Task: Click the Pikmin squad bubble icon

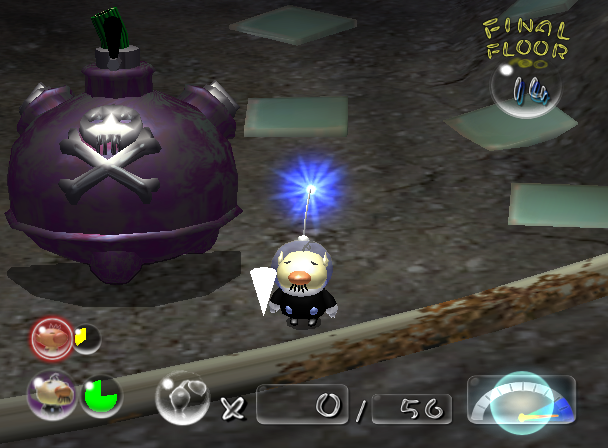Action: click(182, 397)
